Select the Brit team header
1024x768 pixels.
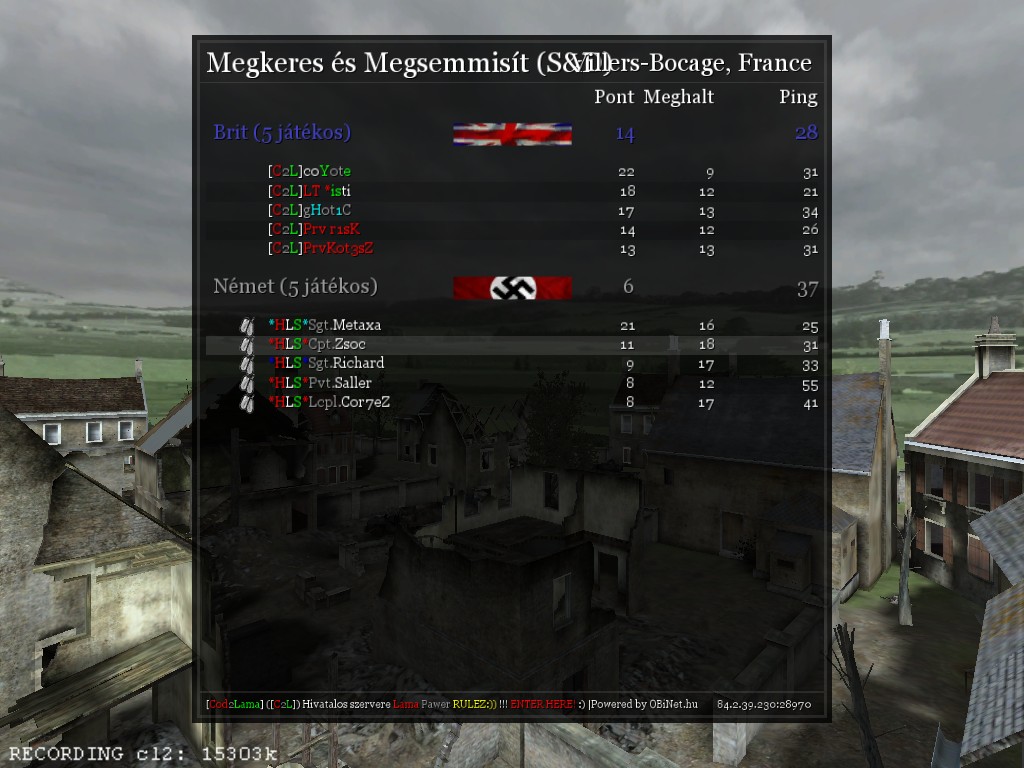point(282,132)
